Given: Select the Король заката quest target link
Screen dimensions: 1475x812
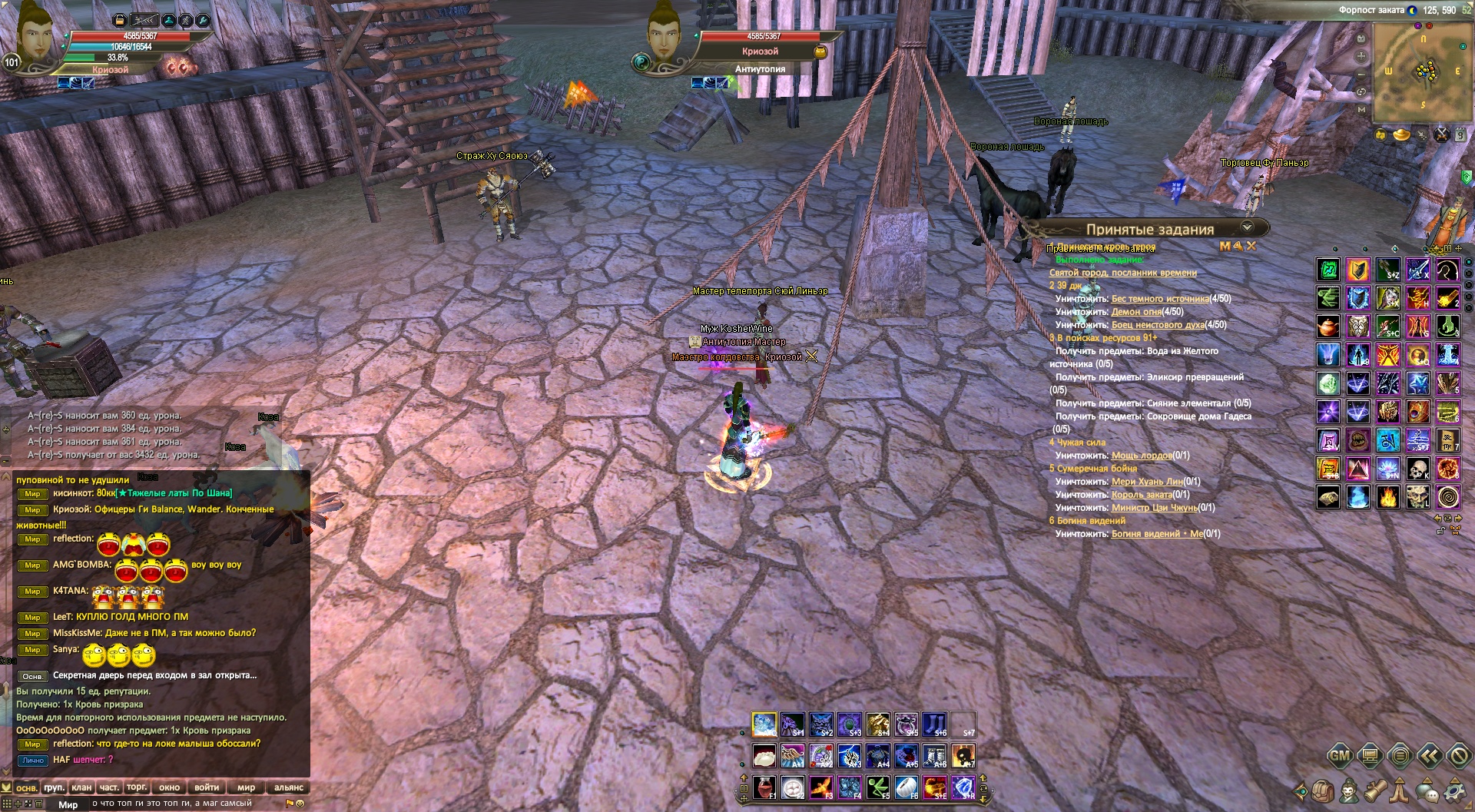Looking at the screenshot, I should pos(1142,495).
